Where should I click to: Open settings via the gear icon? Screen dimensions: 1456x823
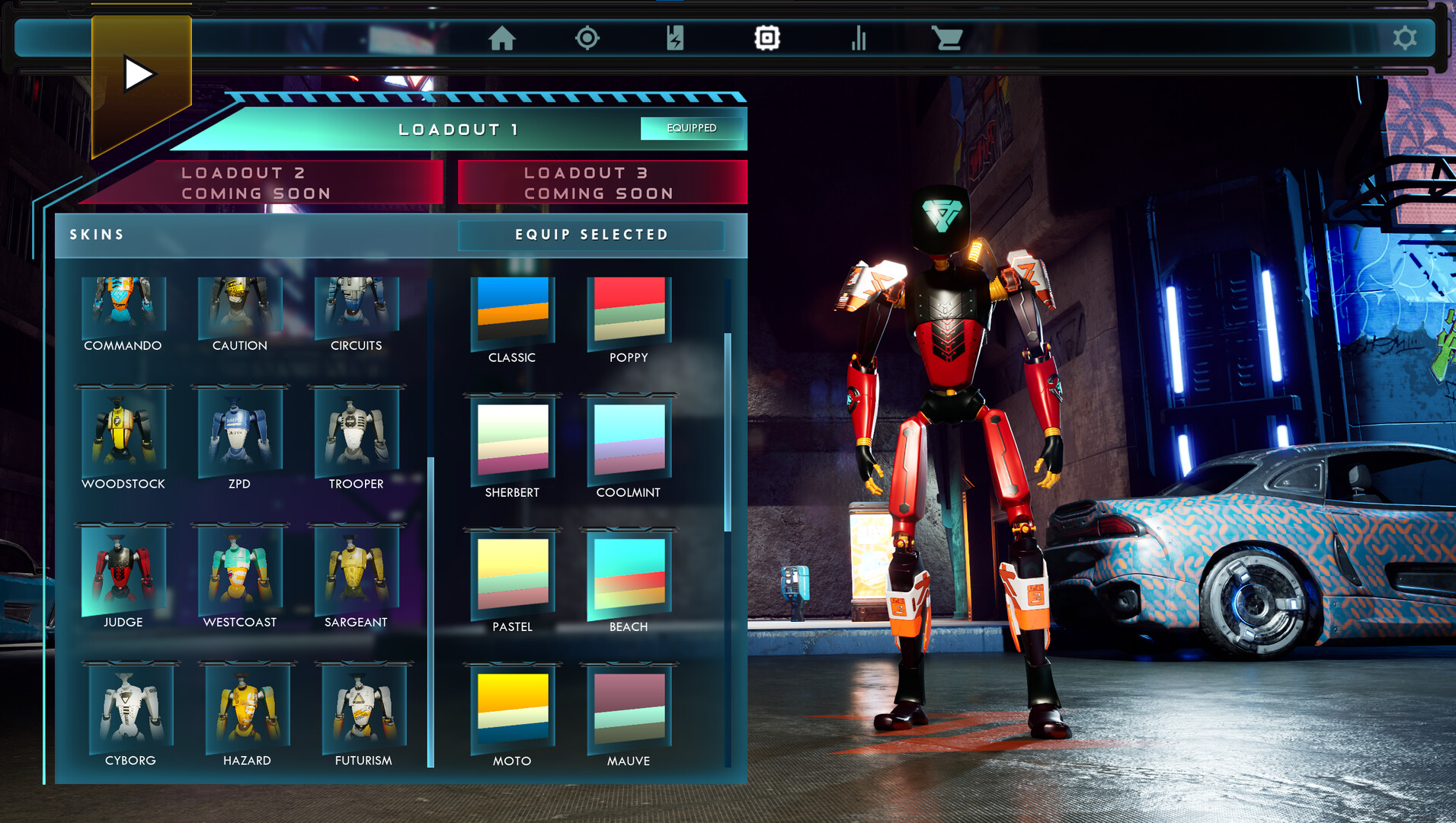coord(1404,38)
